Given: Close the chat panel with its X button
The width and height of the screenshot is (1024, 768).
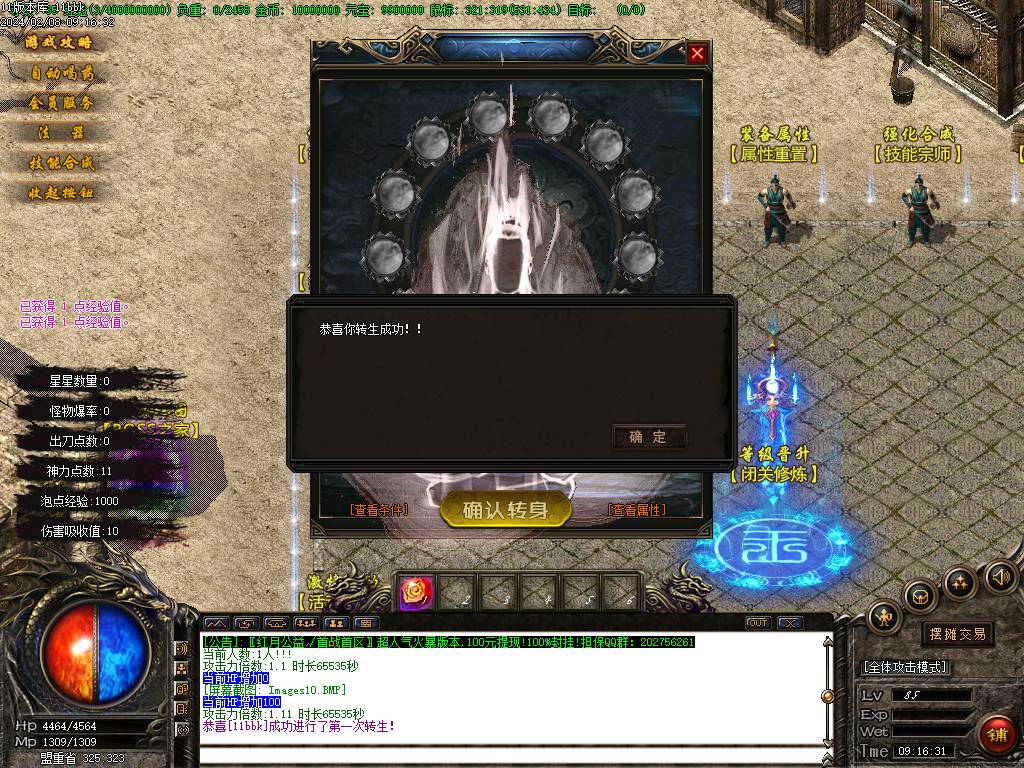Looking at the screenshot, I should point(790,623).
